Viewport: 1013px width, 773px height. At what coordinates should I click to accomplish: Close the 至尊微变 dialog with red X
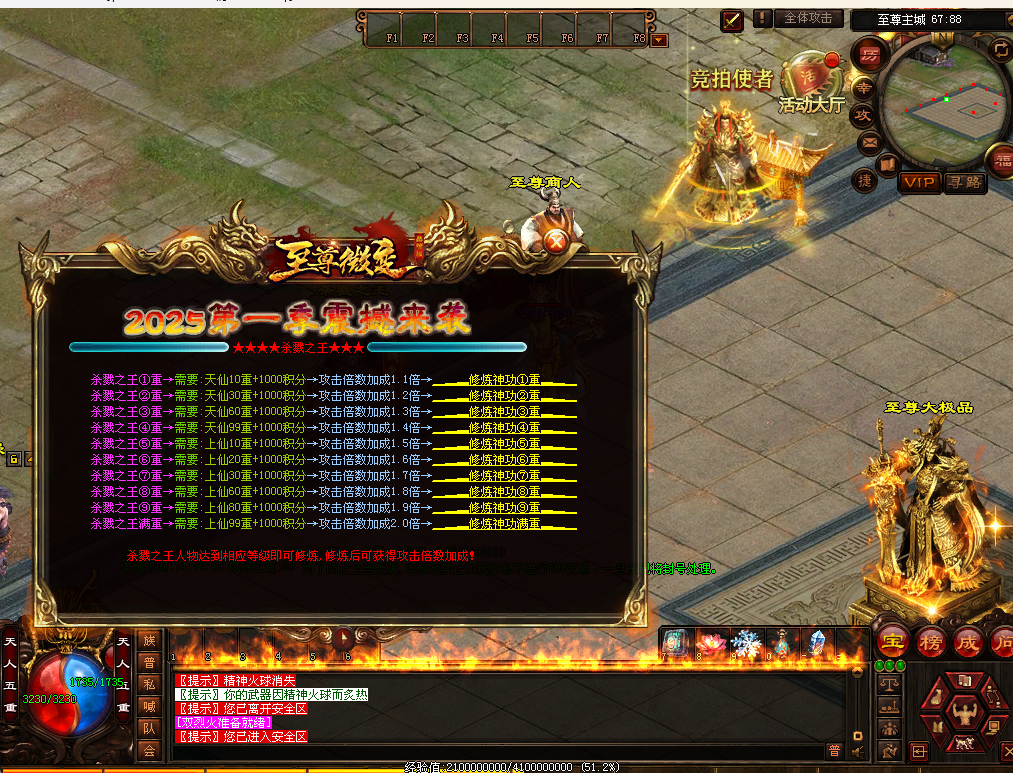pyautogui.click(x=556, y=242)
